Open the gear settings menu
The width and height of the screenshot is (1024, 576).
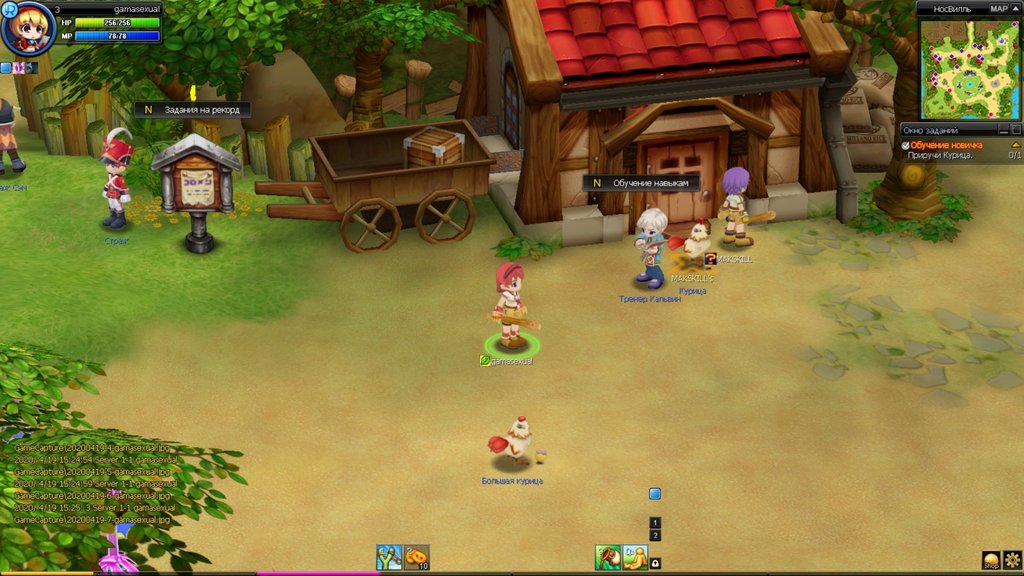pyautogui.click(x=1012, y=559)
